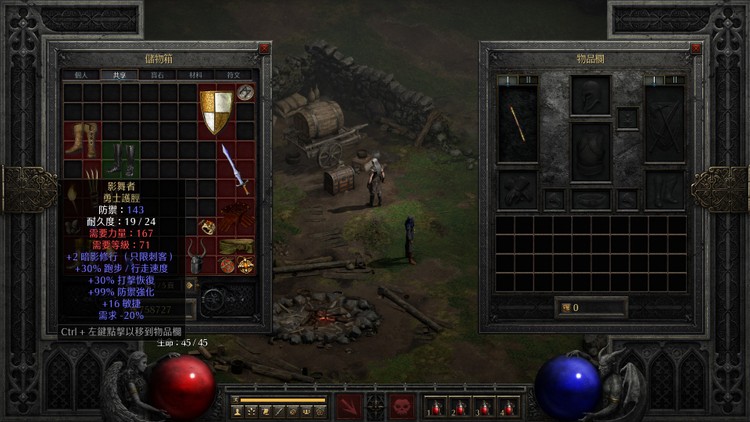Open the 寶石 gems stash tab
Viewport: 750px width, 422px height.
click(158, 74)
